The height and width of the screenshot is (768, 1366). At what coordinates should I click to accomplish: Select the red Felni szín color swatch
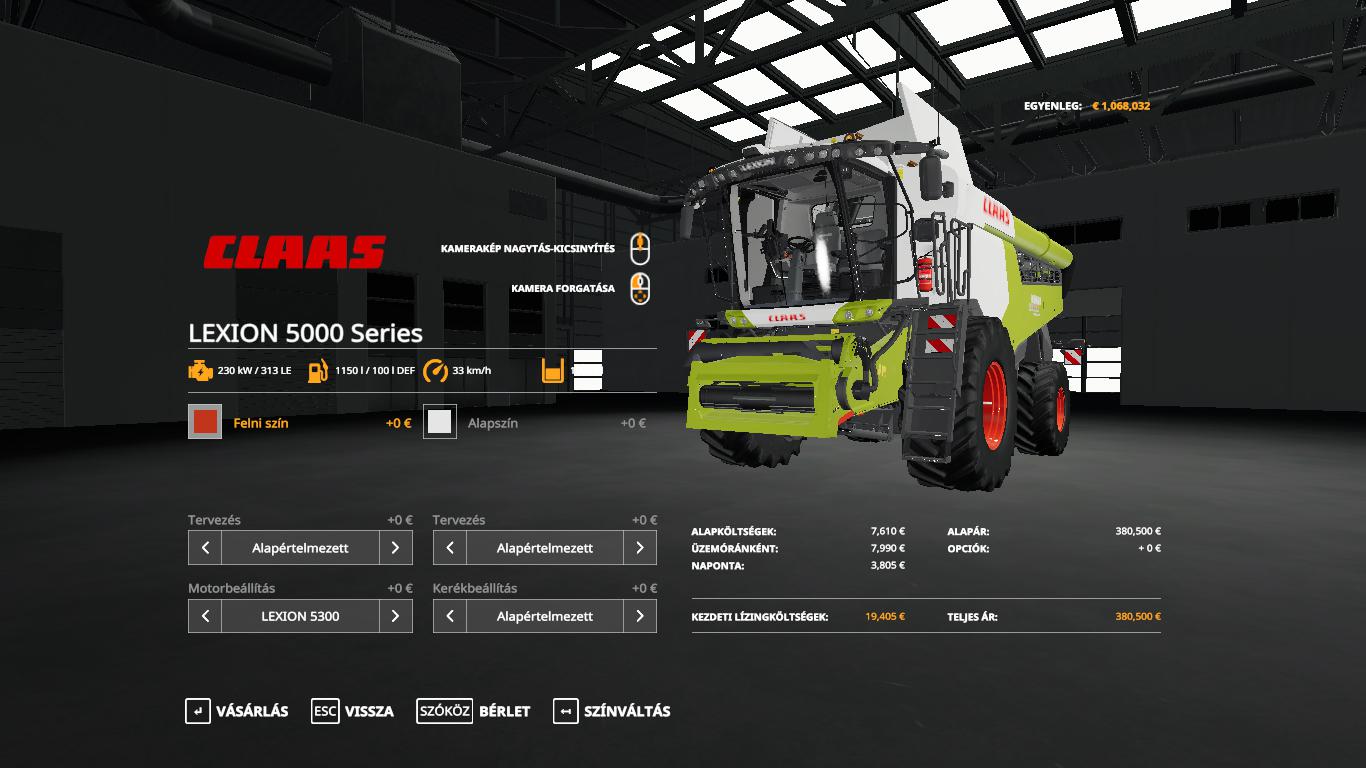[205, 422]
